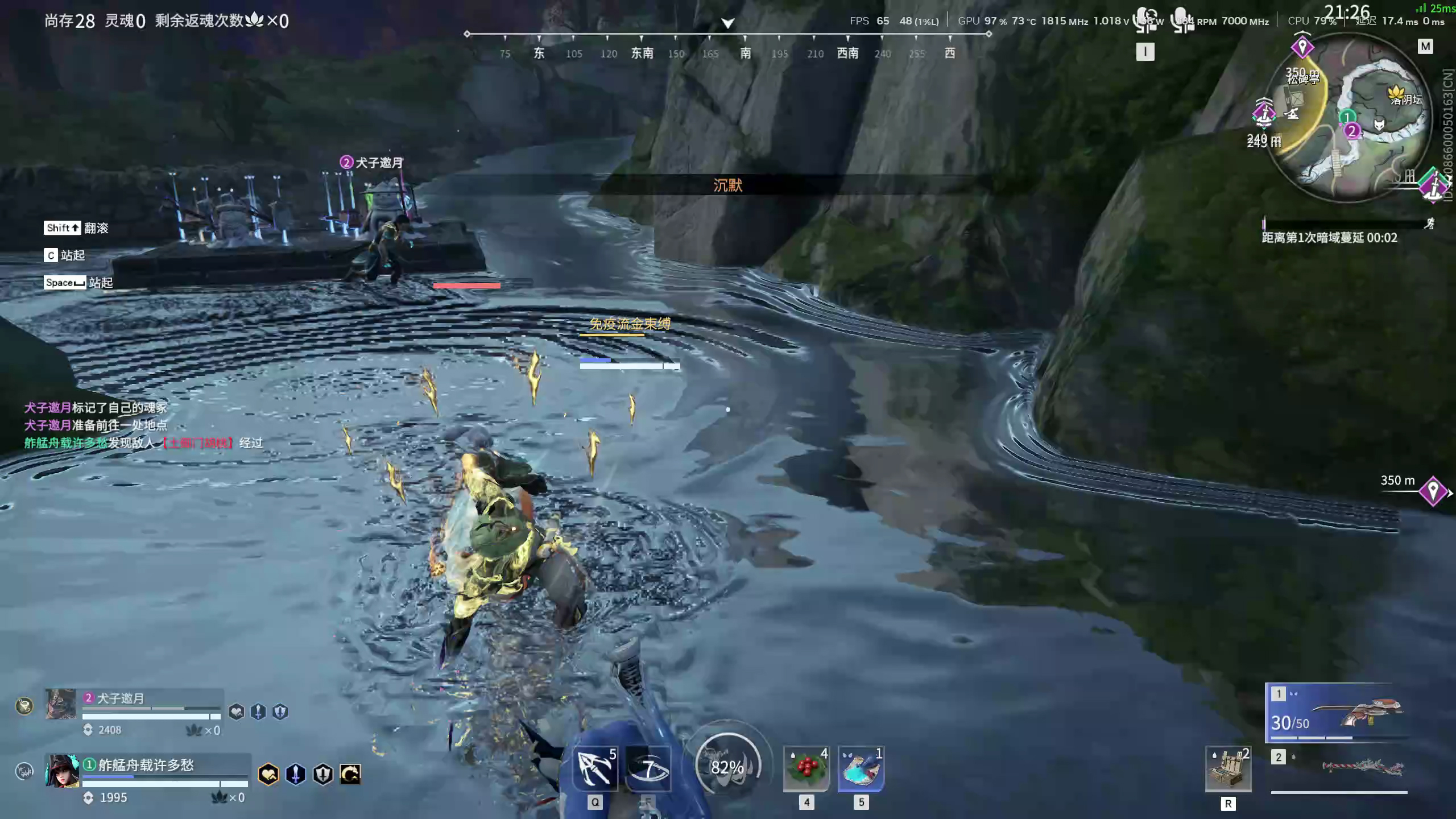Click the gold swirl status icon
This screenshot has width=1456, height=819.
point(350,774)
